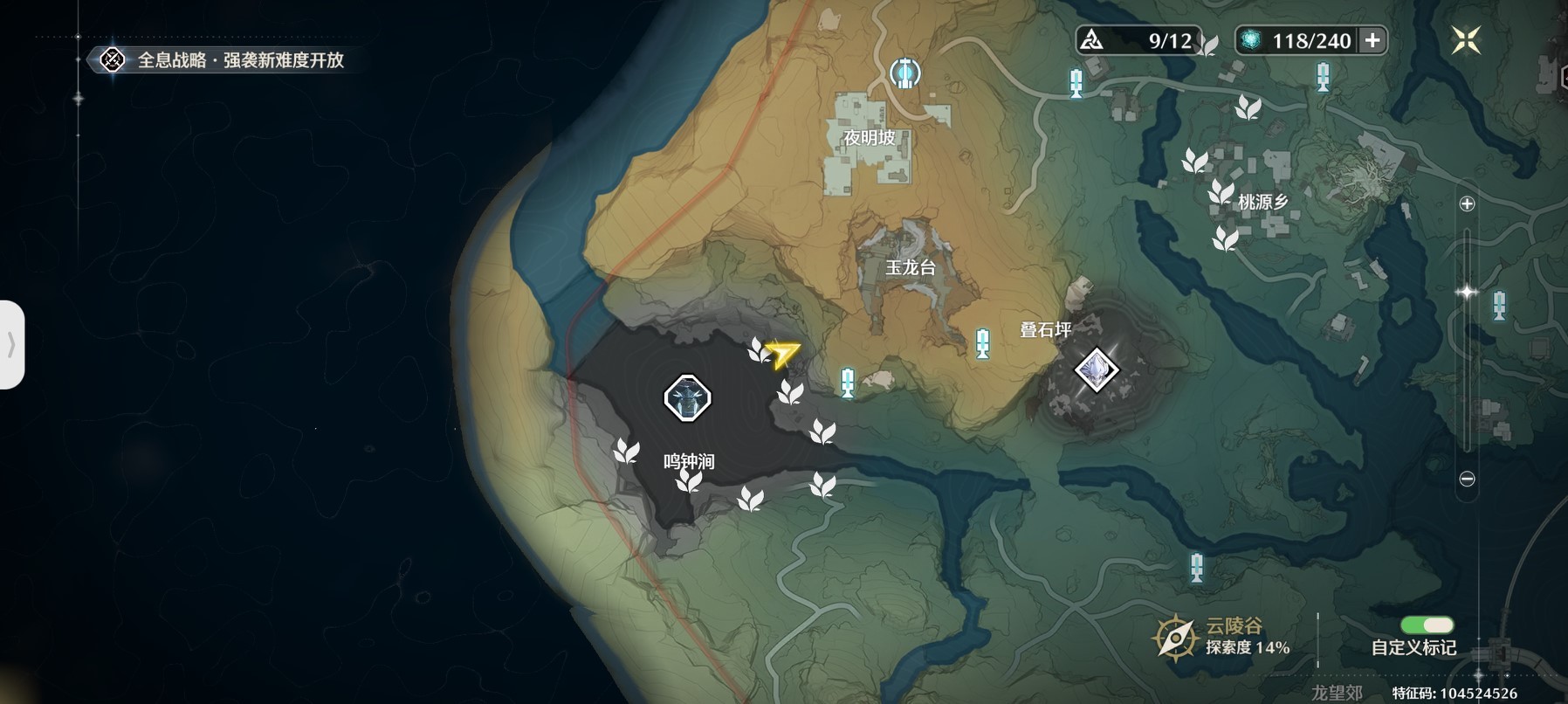Select the circular beacon marker above 夜明坡
This screenshot has width=1568, height=704.
(904, 72)
